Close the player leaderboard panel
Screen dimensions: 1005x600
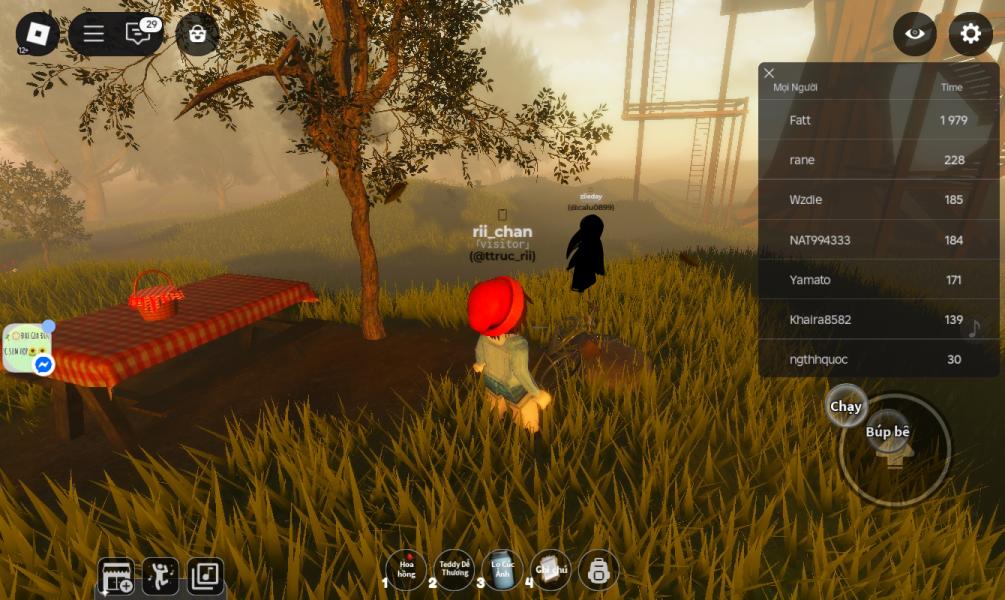pyautogui.click(x=769, y=73)
